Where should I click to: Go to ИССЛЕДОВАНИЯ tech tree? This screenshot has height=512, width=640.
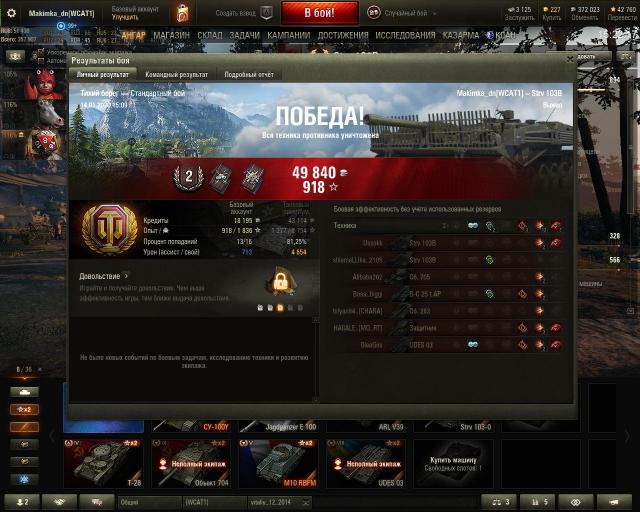click(x=405, y=35)
